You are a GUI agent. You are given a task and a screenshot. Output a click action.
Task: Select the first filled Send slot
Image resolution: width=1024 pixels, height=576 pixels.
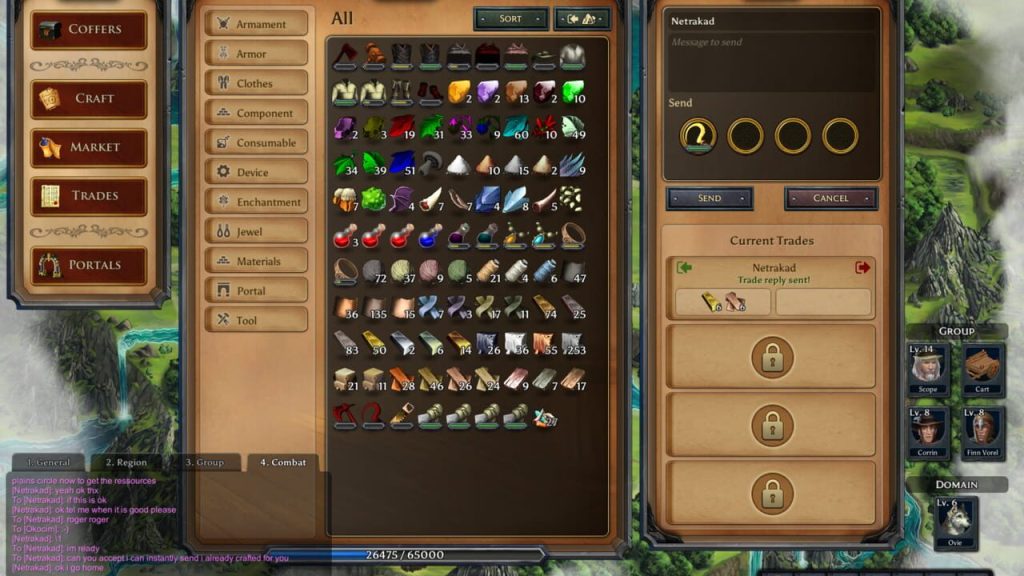[697, 135]
